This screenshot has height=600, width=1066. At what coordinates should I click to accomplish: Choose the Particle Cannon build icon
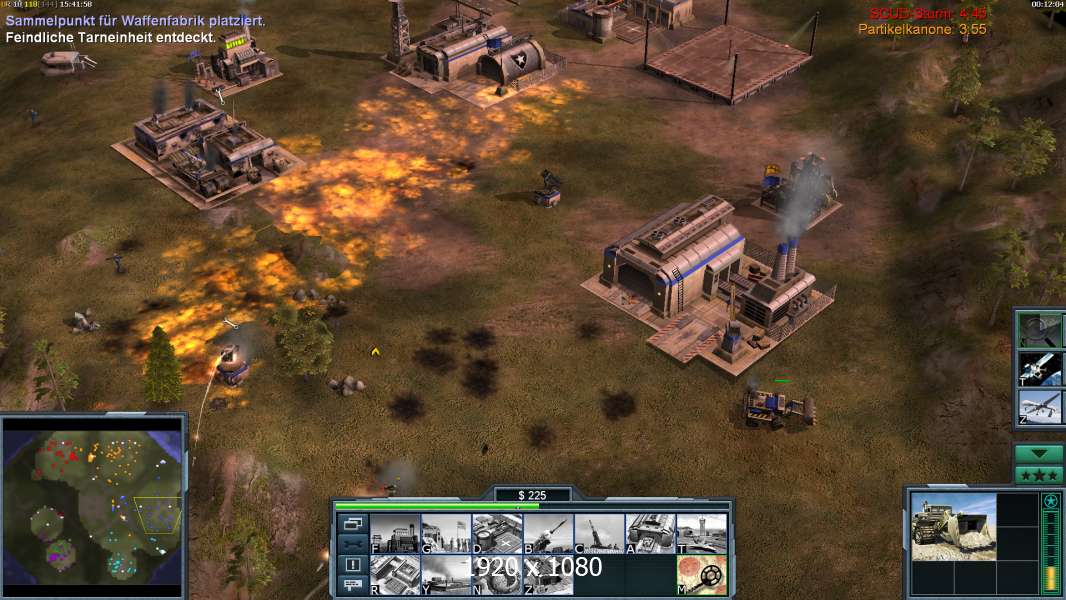[599, 533]
